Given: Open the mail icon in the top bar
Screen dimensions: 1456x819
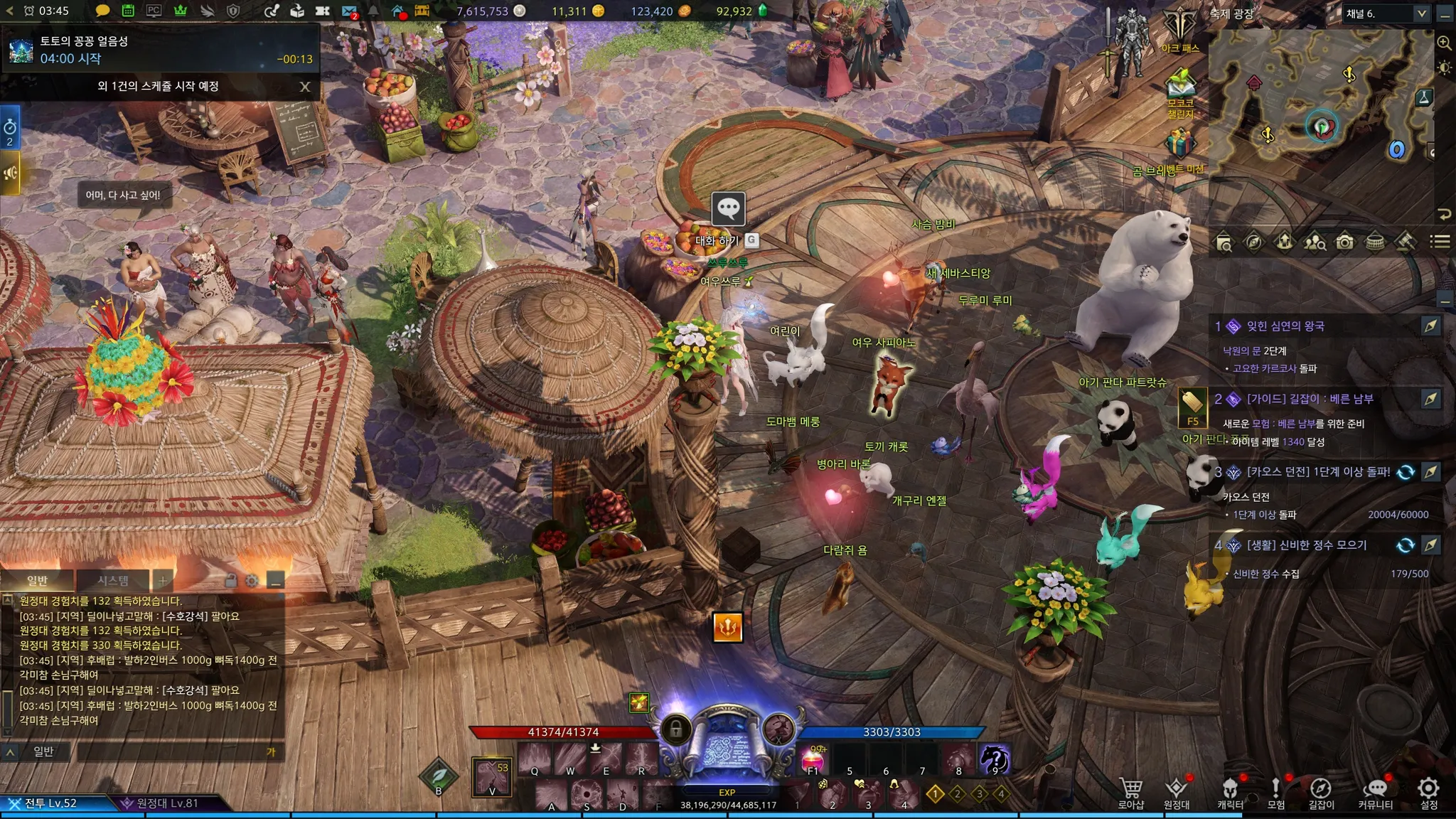Looking at the screenshot, I should pyautogui.click(x=348, y=11).
